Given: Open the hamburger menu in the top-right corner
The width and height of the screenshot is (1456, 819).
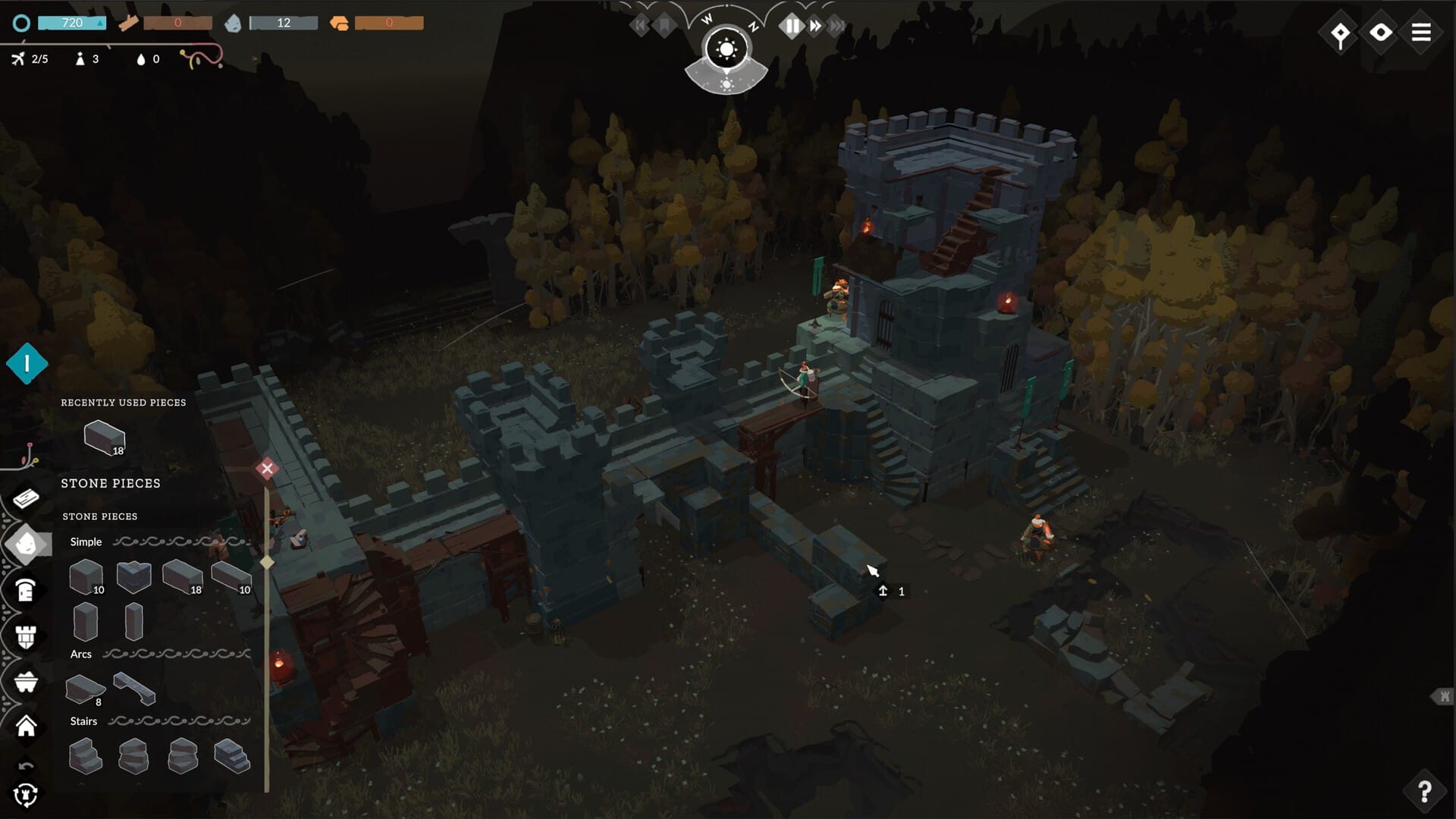Looking at the screenshot, I should pyautogui.click(x=1422, y=32).
